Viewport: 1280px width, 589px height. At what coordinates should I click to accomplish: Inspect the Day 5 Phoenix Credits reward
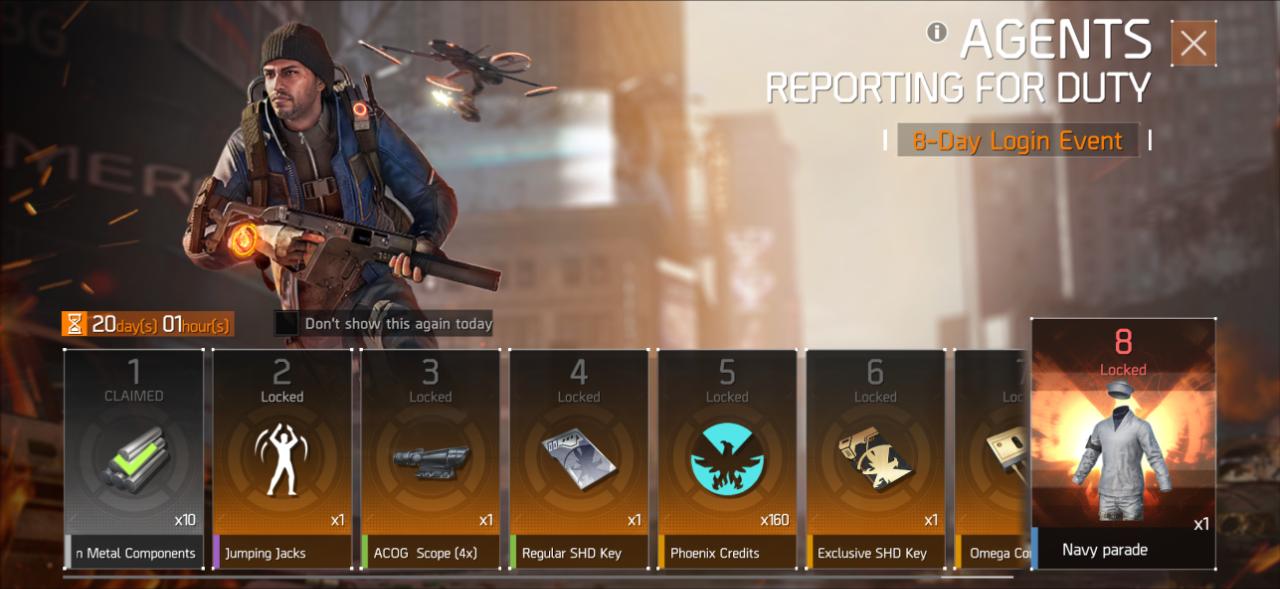point(727,459)
